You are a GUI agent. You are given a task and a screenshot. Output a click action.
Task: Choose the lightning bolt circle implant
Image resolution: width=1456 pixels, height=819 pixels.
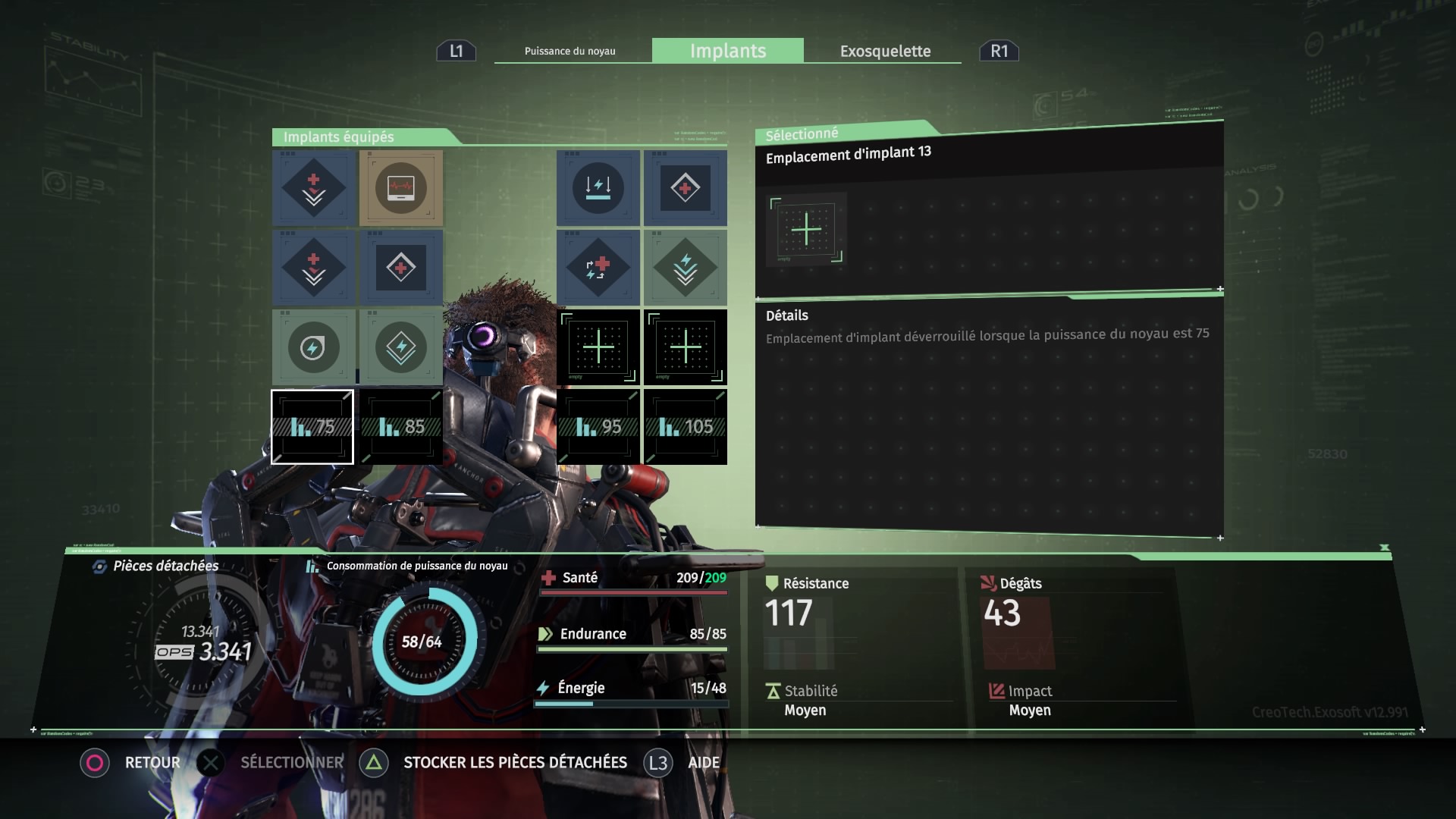pyautogui.click(x=313, y=348)
